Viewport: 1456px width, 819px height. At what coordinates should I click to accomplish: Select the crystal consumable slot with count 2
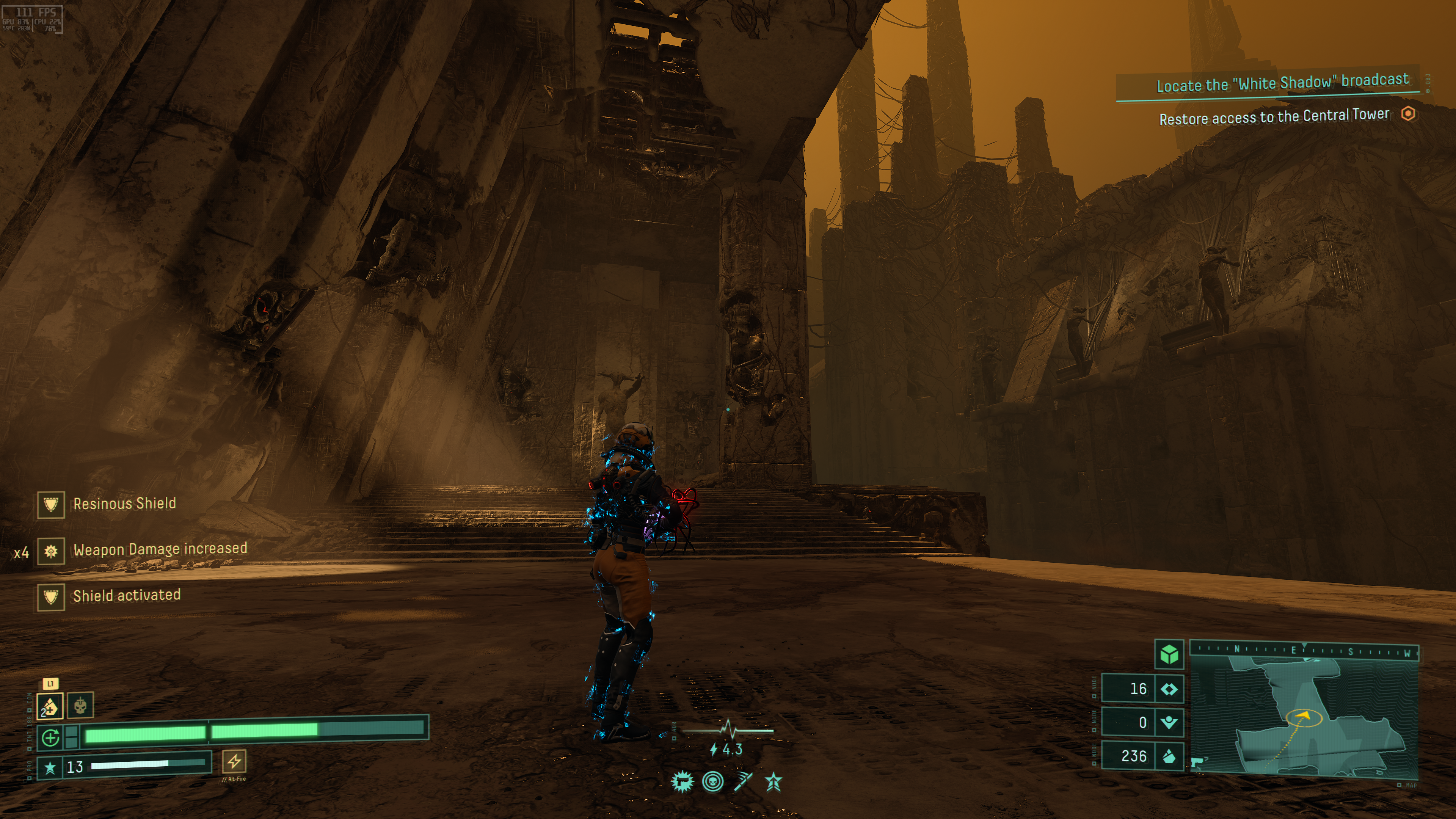(50, 706)
